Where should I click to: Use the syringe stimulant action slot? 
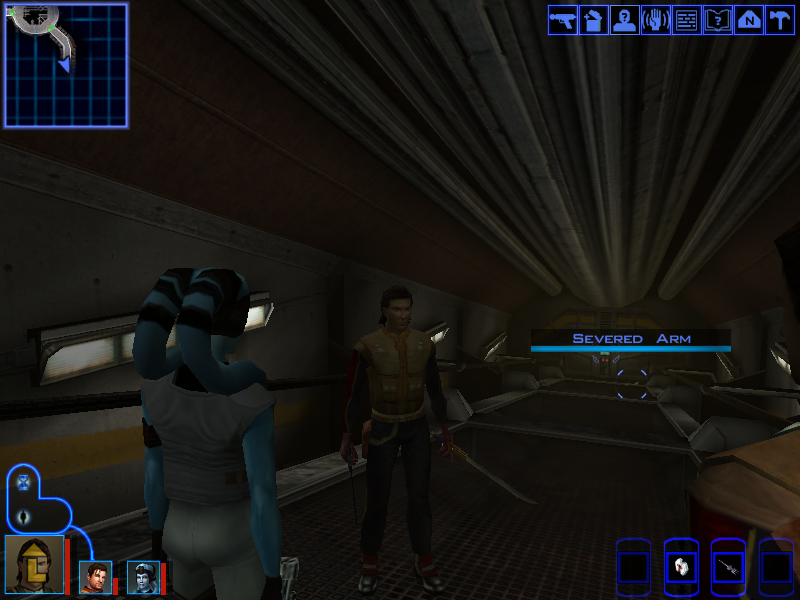(728, 566)
